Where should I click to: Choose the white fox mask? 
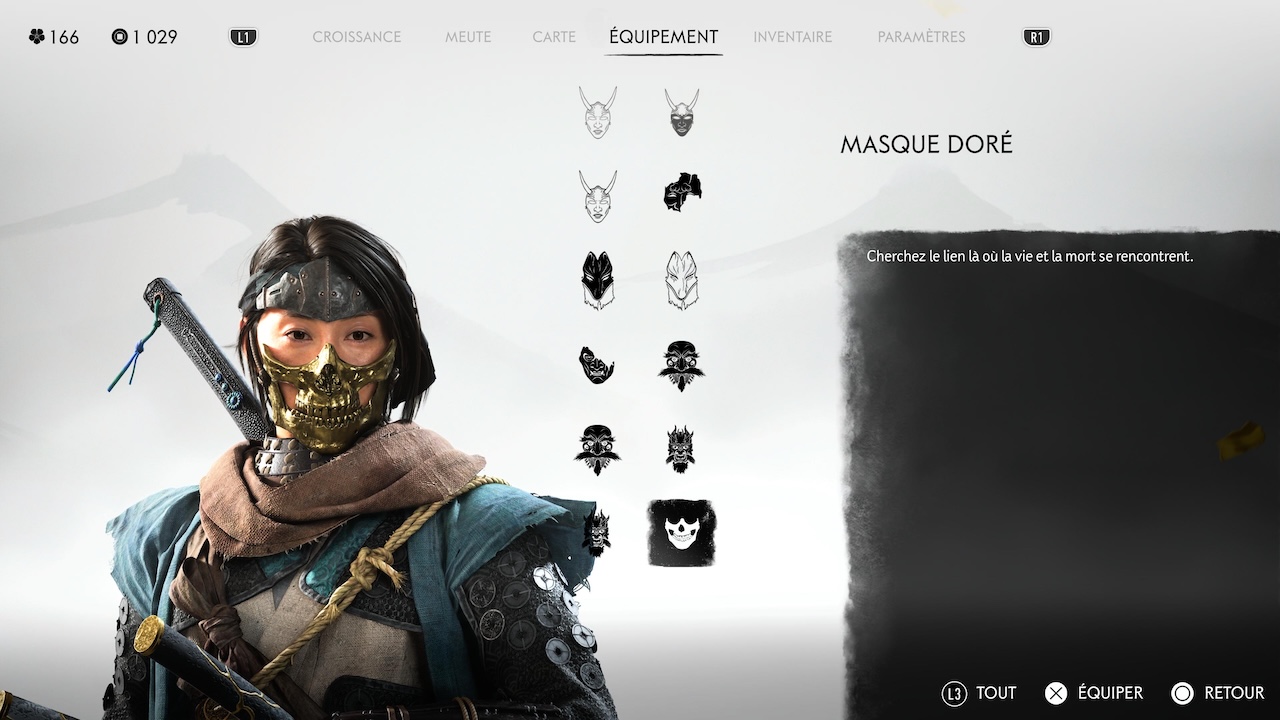pyautogui.click(x=682, y=279)
